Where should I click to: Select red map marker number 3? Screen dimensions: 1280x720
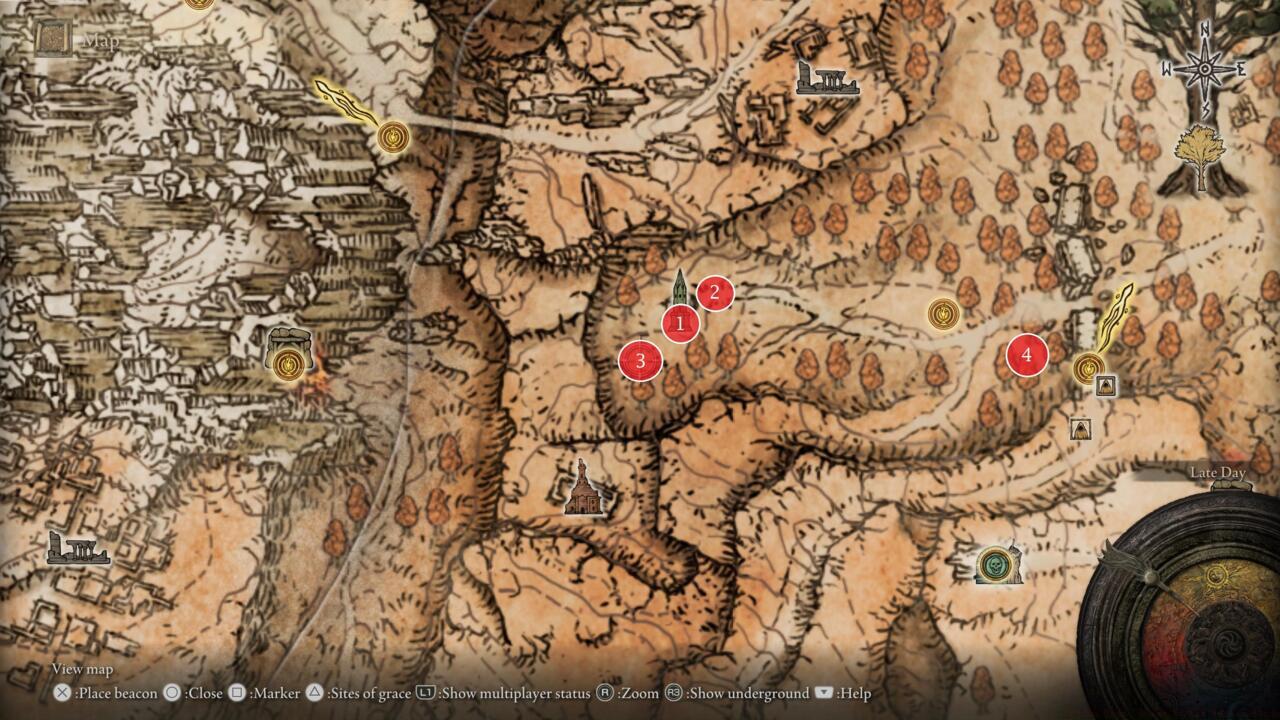[x=641, y=360]
